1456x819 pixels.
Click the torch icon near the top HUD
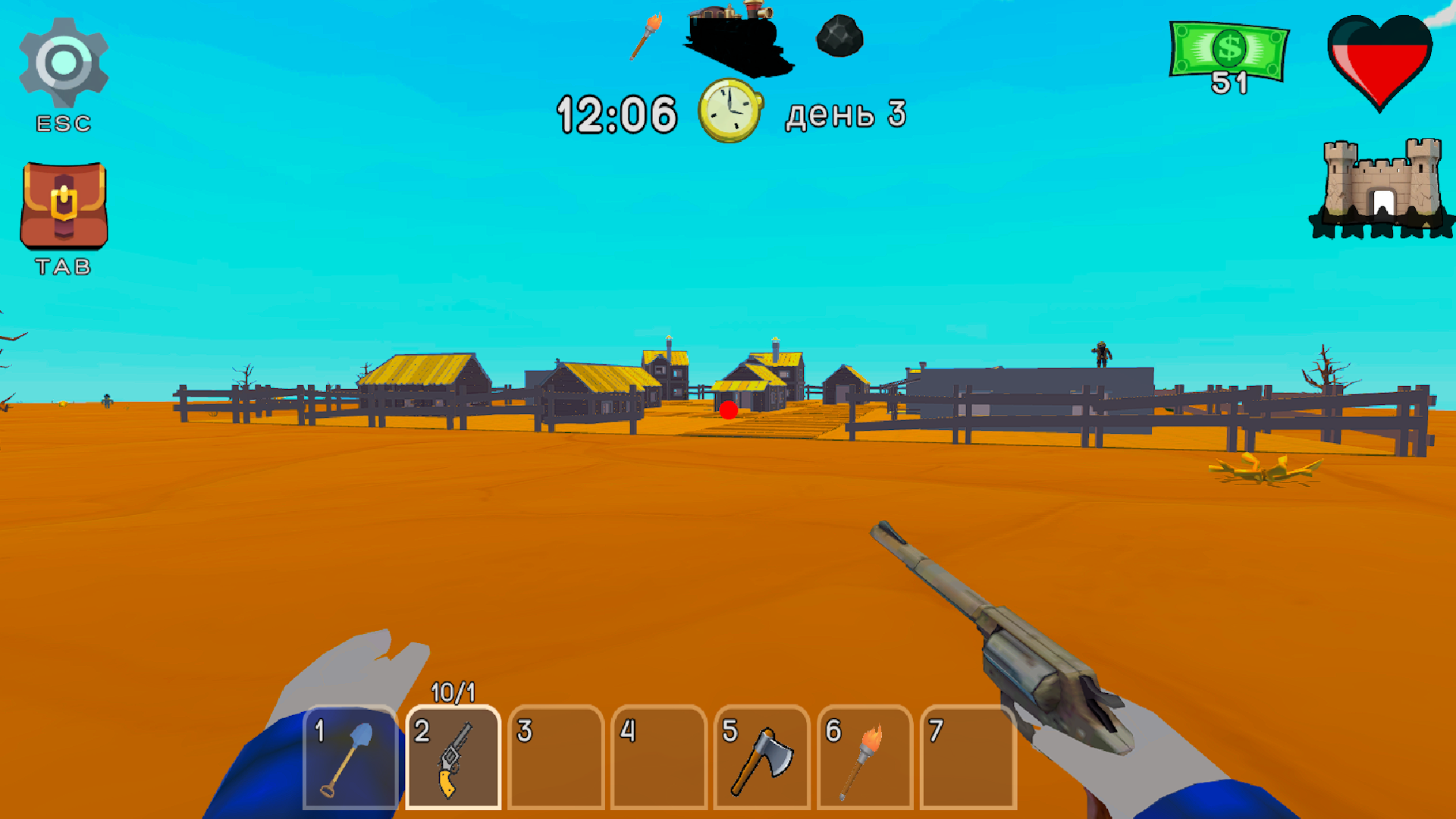pos(647,36)
